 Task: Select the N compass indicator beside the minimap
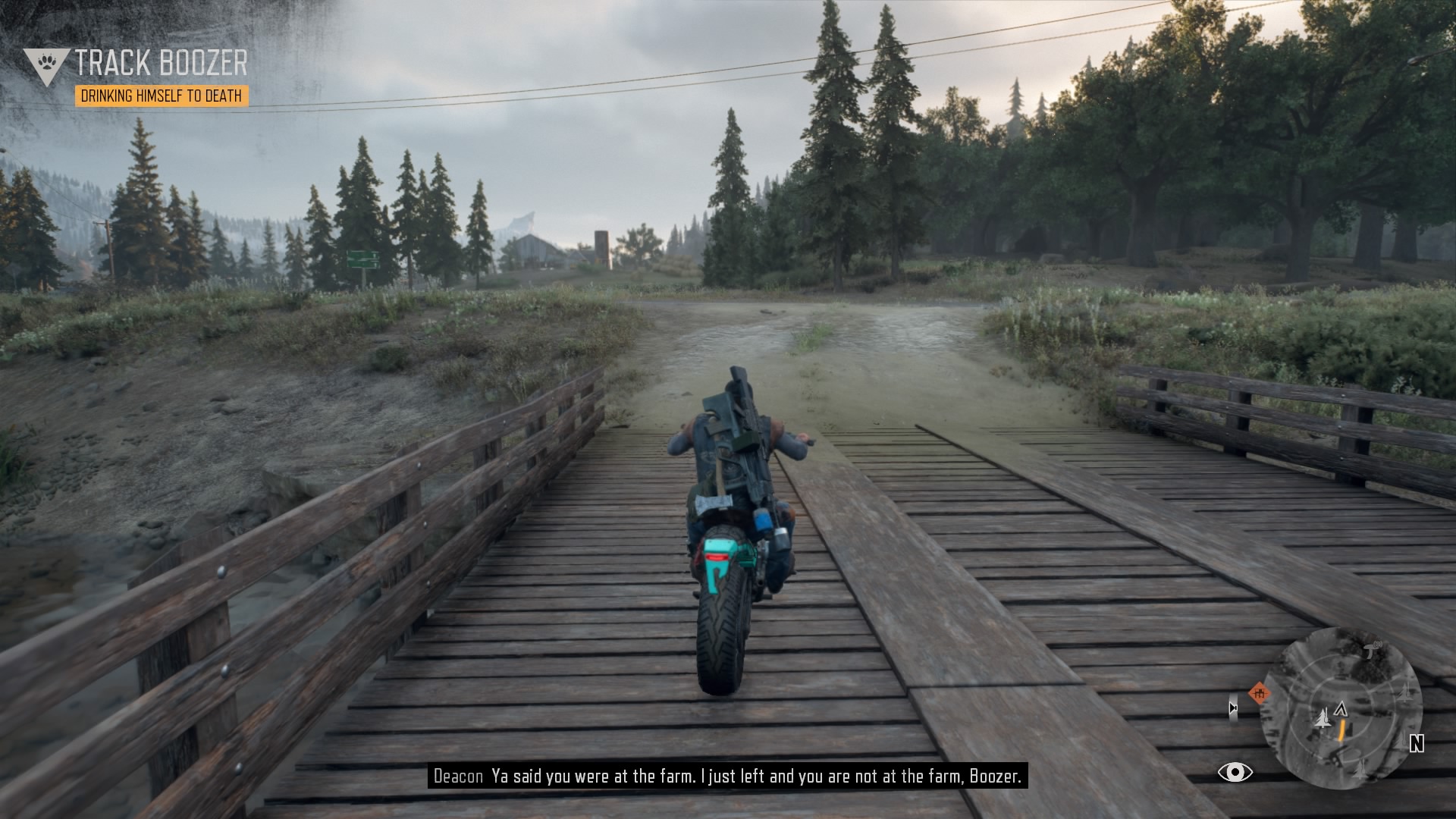point(1417,743)
